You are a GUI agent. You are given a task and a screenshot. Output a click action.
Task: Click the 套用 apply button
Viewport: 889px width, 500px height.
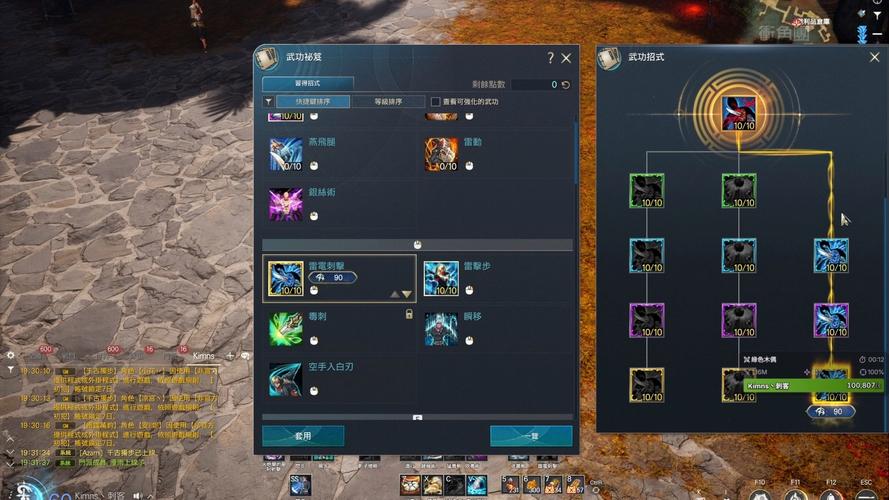pos(303,435)
